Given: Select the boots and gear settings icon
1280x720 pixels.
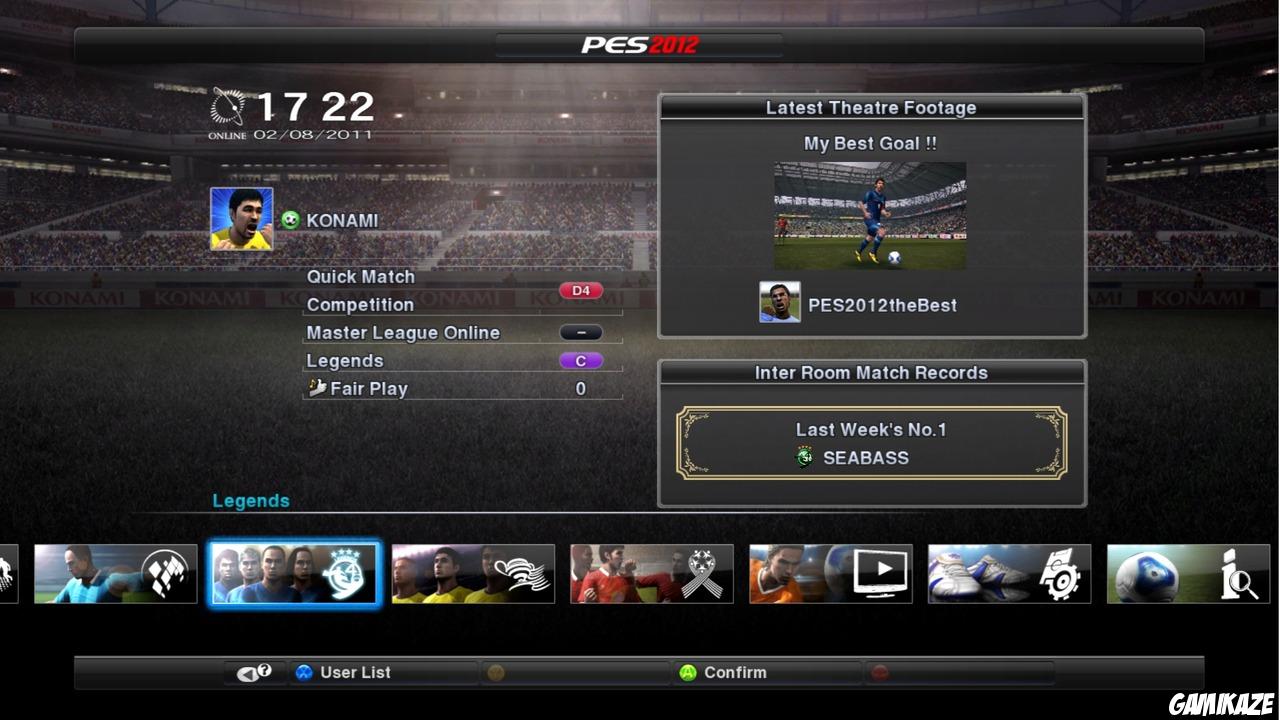Looking at the screenshot, I should coord(1008,573).
